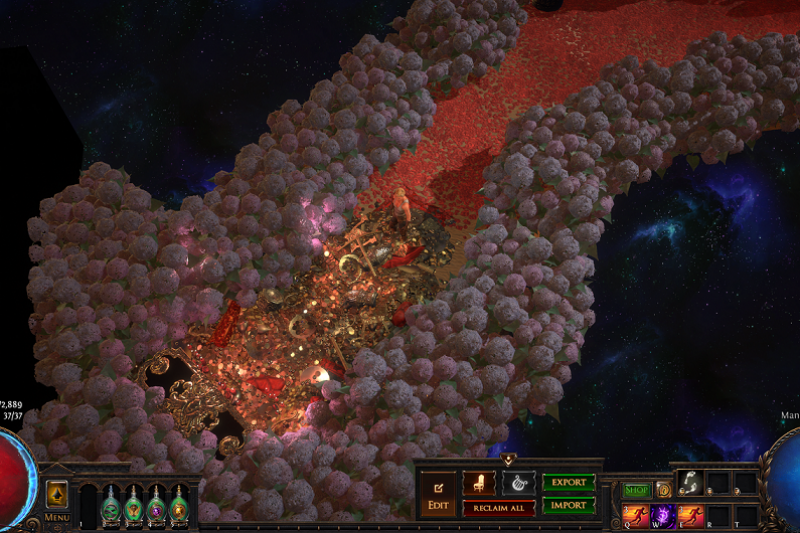This screenshot has height=533, width=800.
Task: Select the harp music icon
Action: (x=518, y=482)
